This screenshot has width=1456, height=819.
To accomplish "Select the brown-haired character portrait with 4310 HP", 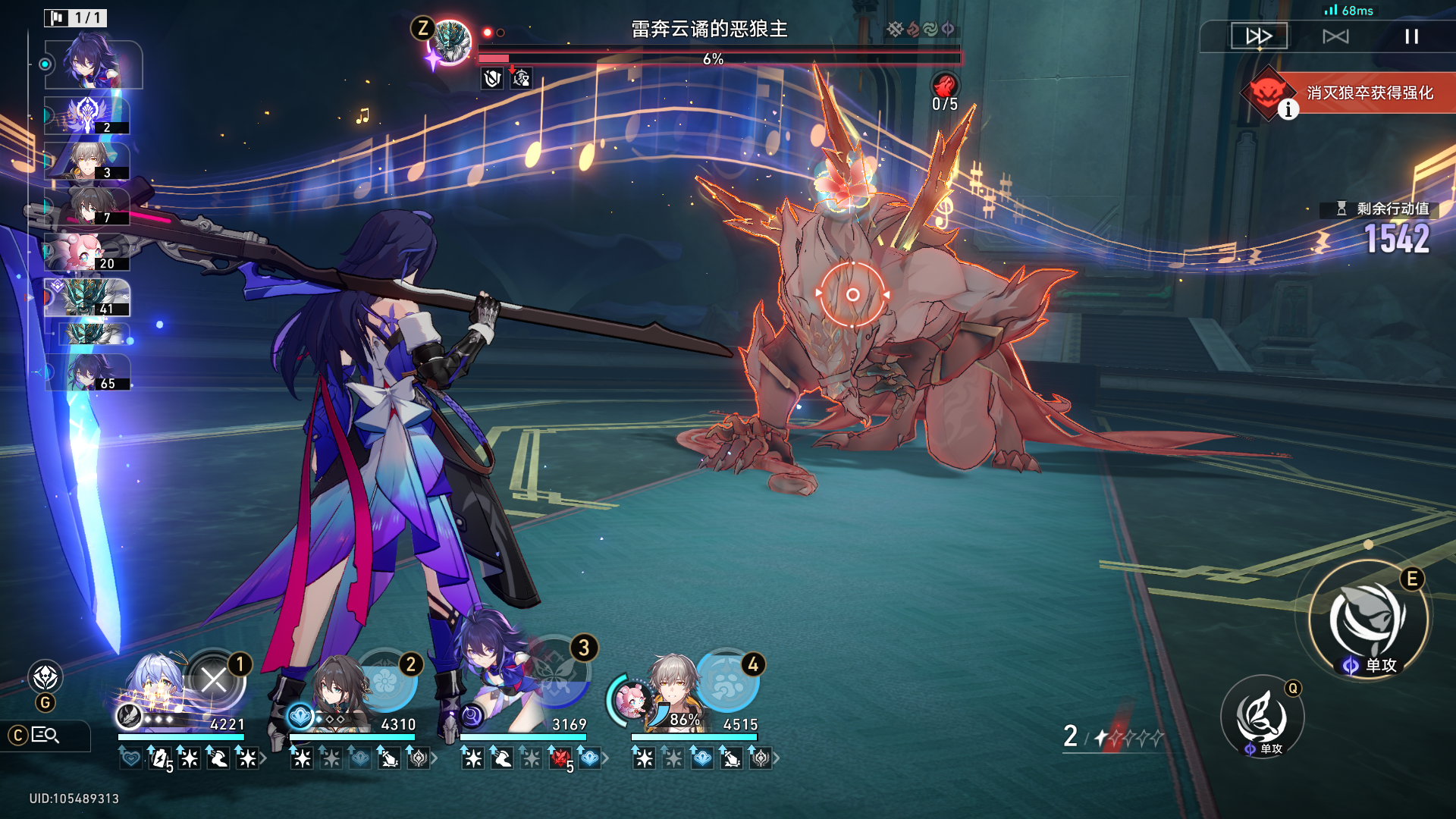I will (337, 690).
